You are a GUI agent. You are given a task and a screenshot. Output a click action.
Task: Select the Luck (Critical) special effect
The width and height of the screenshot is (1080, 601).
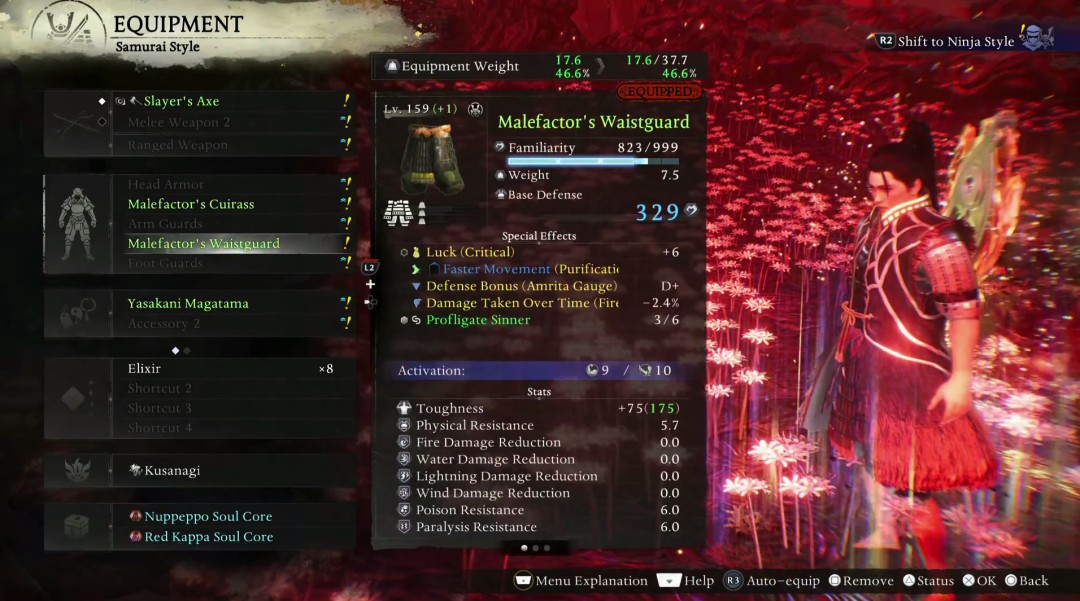point(470,252)
